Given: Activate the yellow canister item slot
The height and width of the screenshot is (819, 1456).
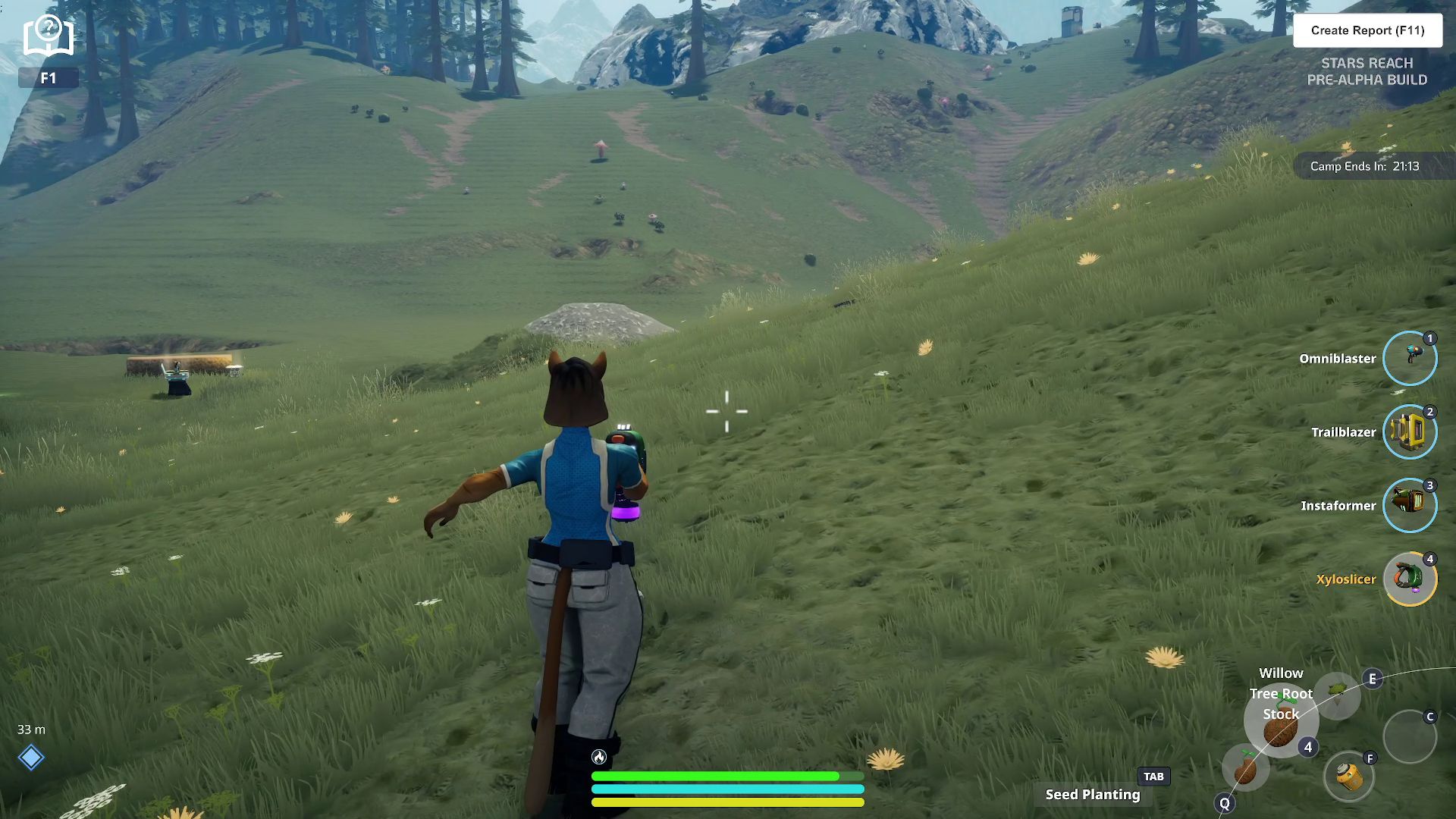Looking at the screenshot, I should point(1349,777).
